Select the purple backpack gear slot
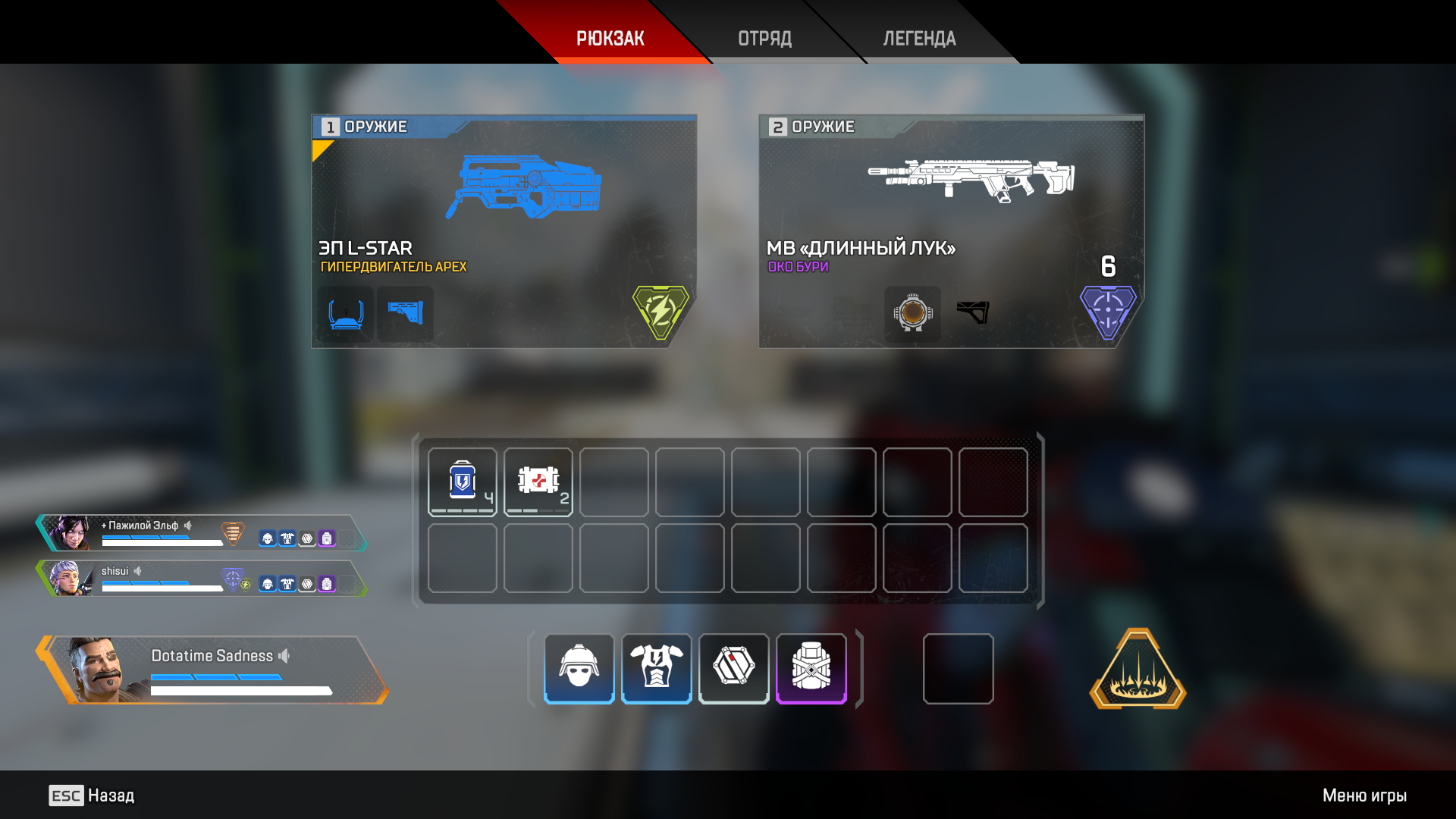Screen dimensions: 1456x819 tap(811, 668)
